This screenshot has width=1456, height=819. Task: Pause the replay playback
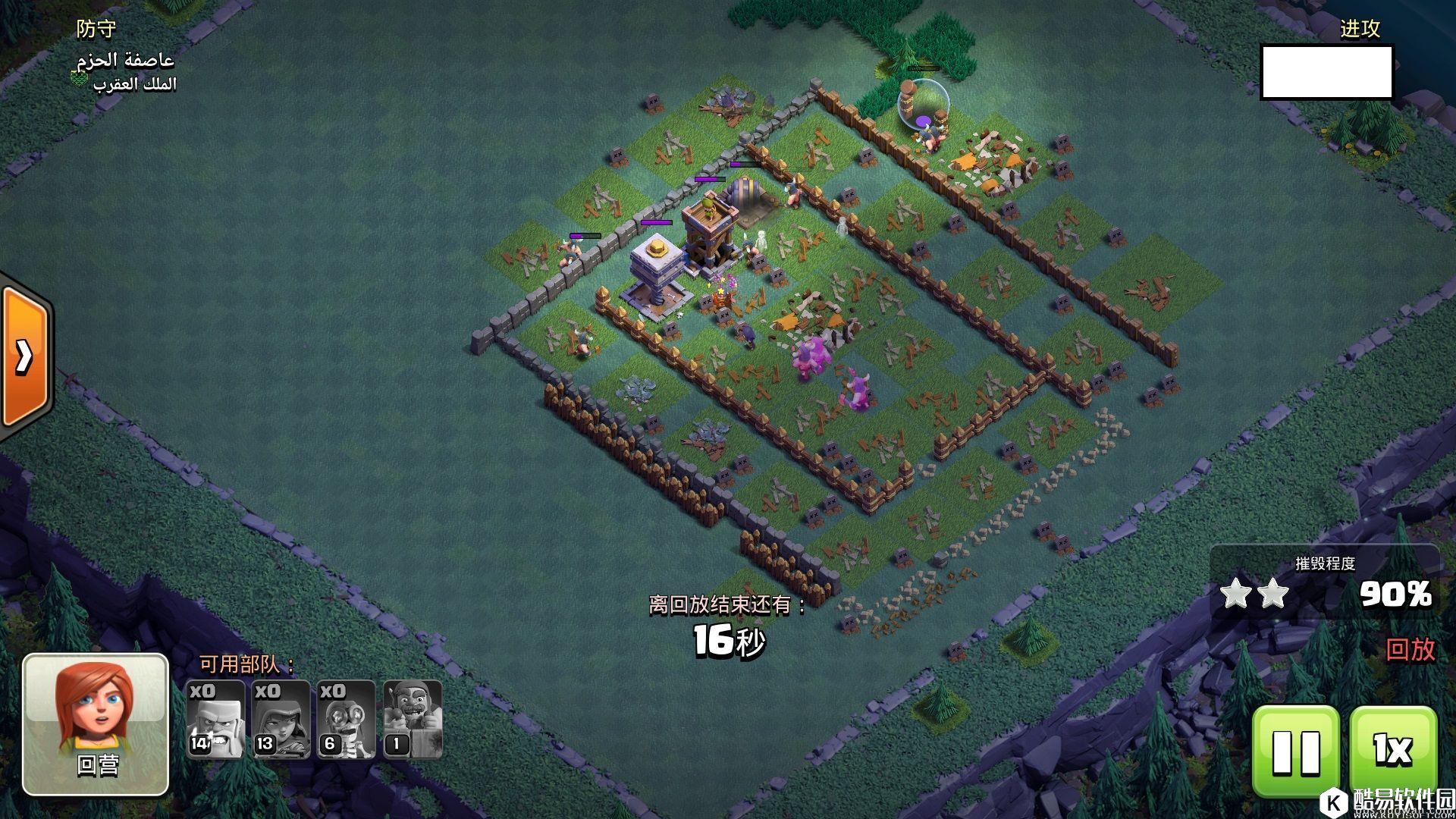click(1295, 751)
